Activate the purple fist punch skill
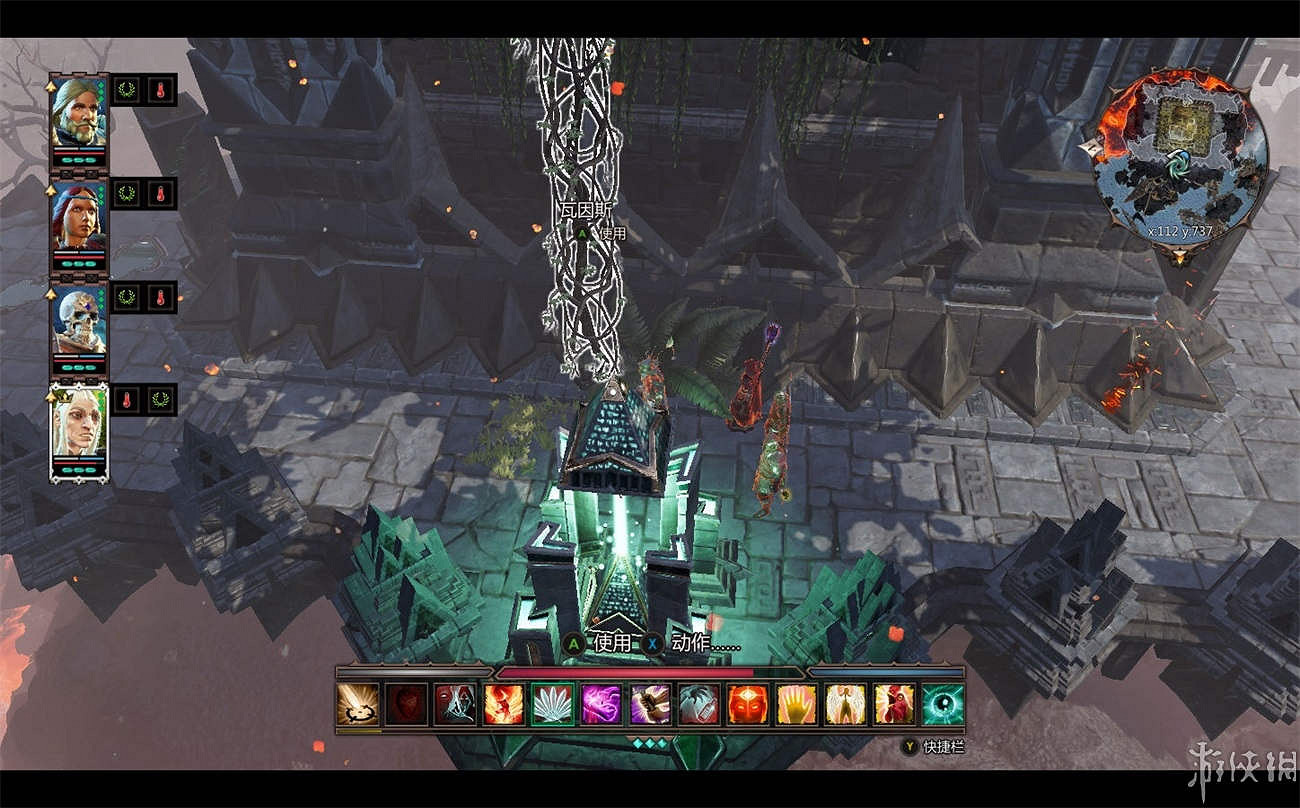 tap(650, 704)
